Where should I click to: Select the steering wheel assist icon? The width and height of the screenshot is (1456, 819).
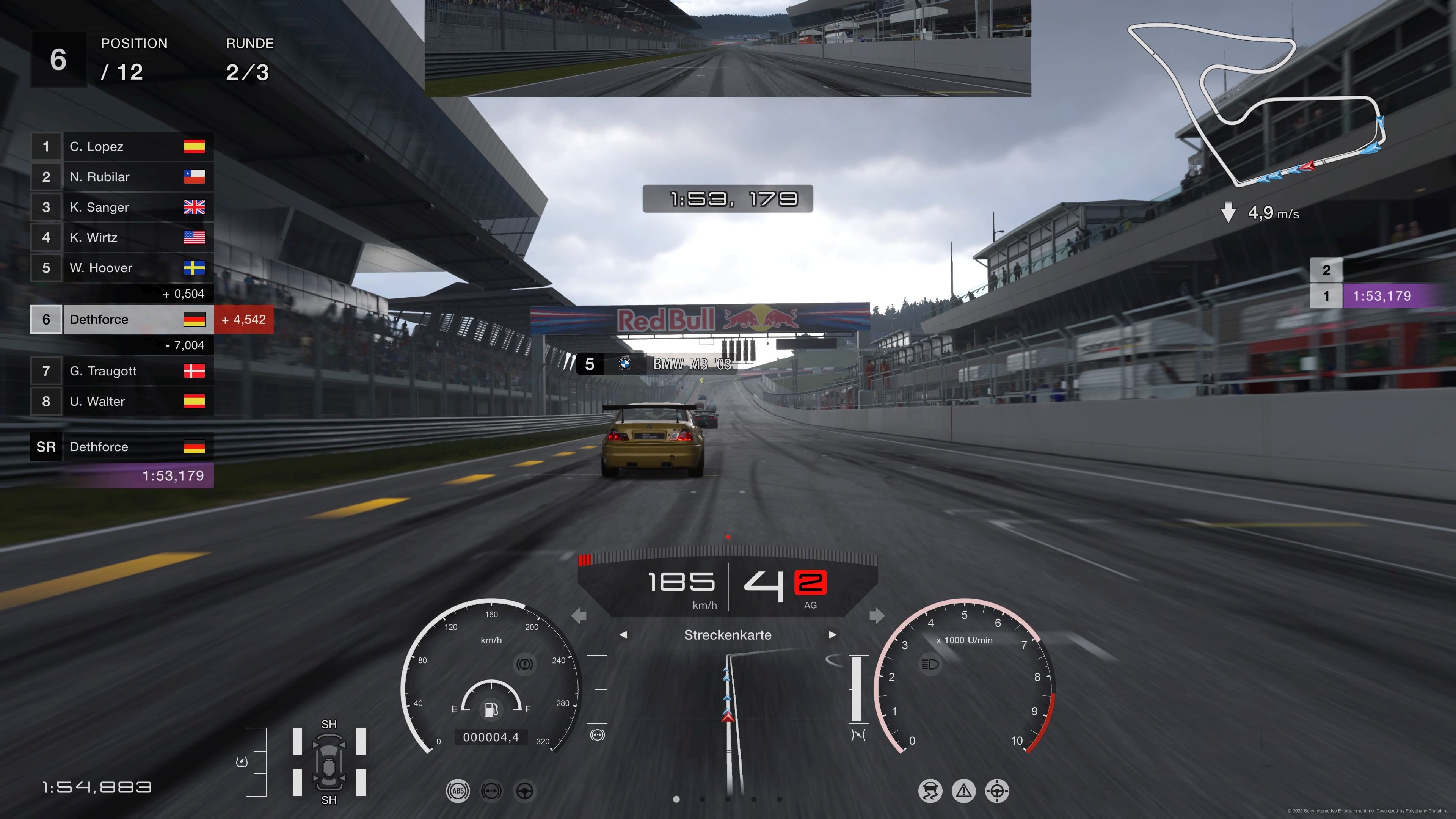524,791
